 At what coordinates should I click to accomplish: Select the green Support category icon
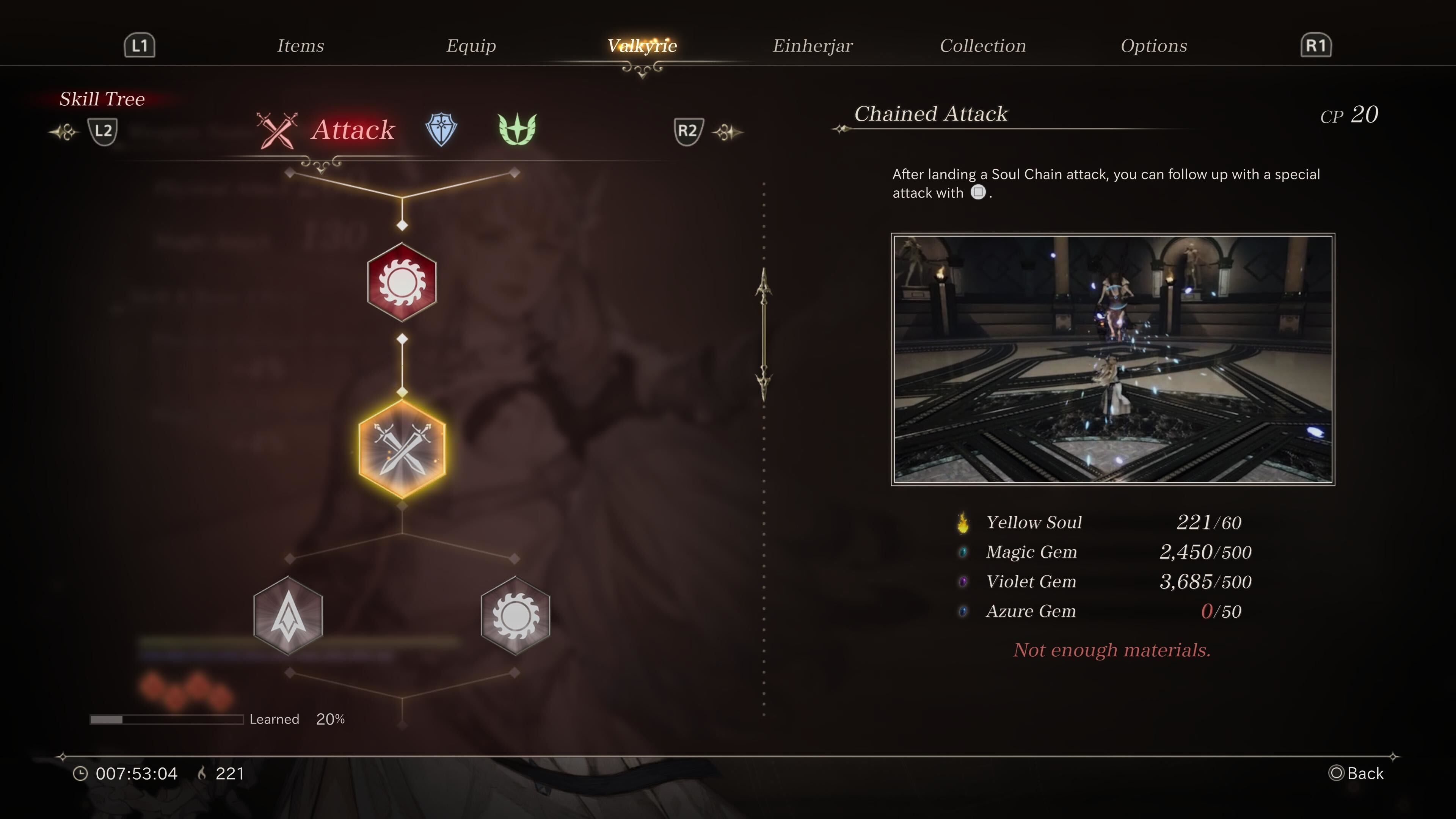(x=518, y=129)
